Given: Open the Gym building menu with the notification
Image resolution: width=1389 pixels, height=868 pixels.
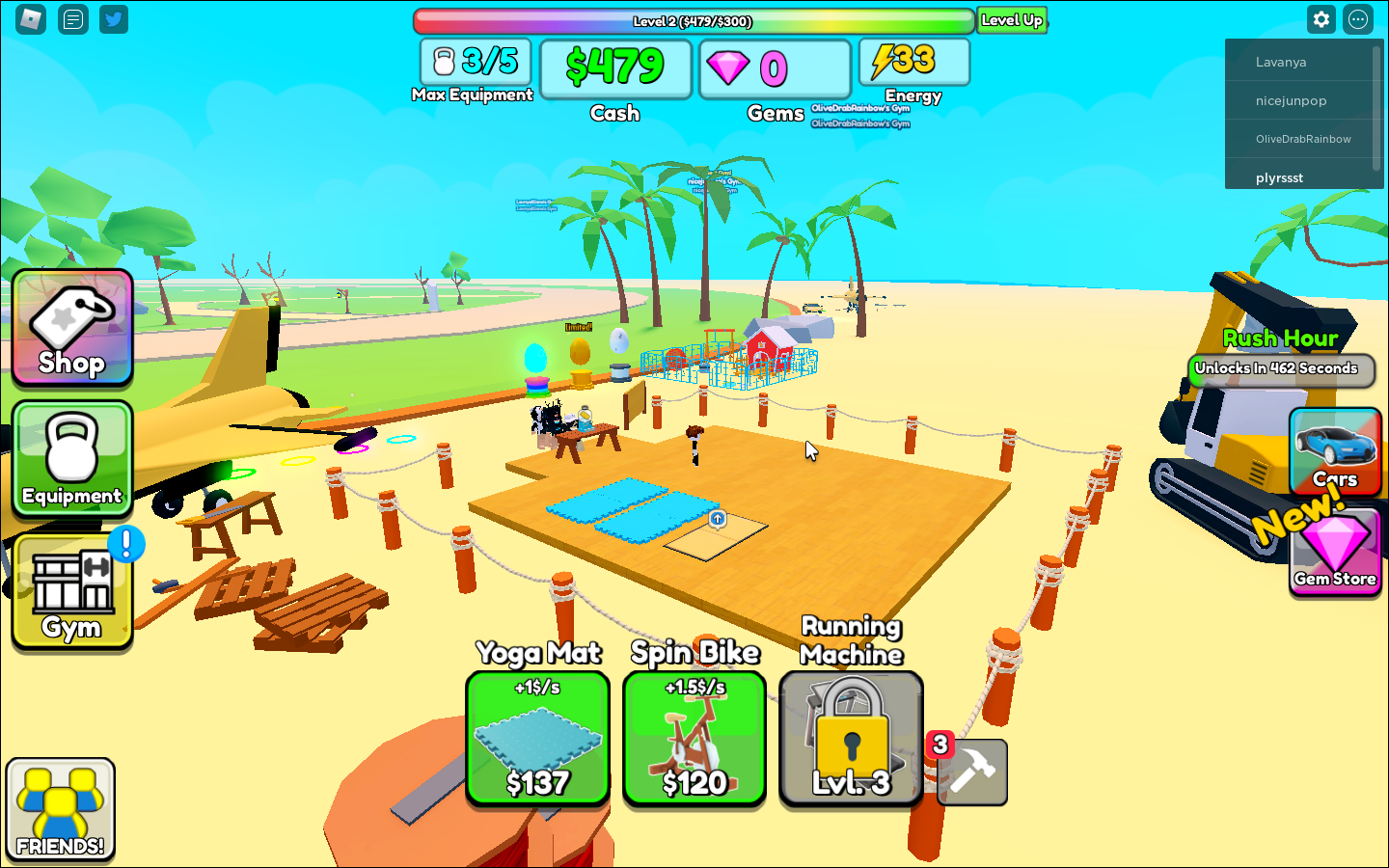Looking at the screenshot, I should pos(71,591).
